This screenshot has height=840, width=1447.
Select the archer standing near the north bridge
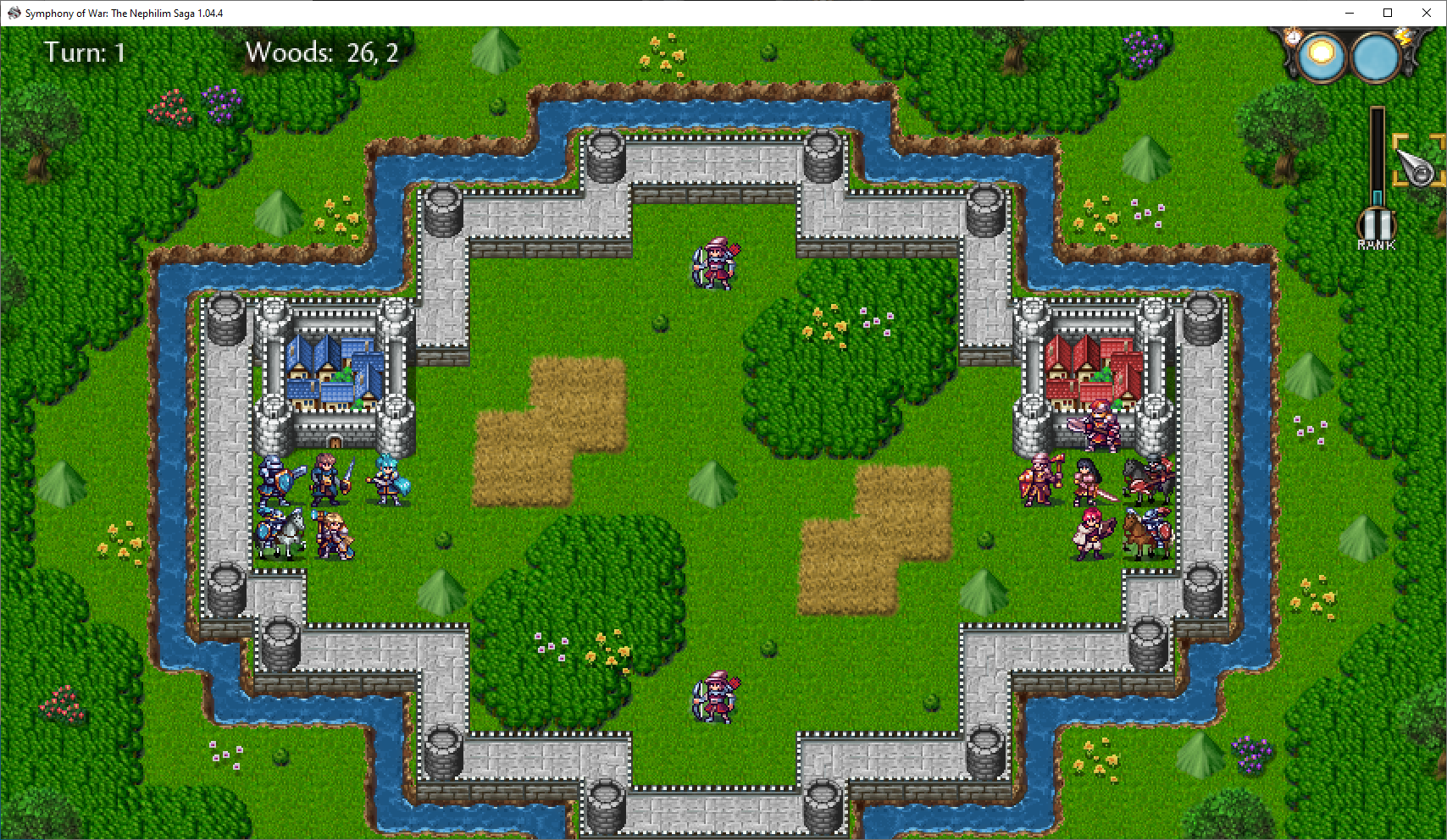715,262
